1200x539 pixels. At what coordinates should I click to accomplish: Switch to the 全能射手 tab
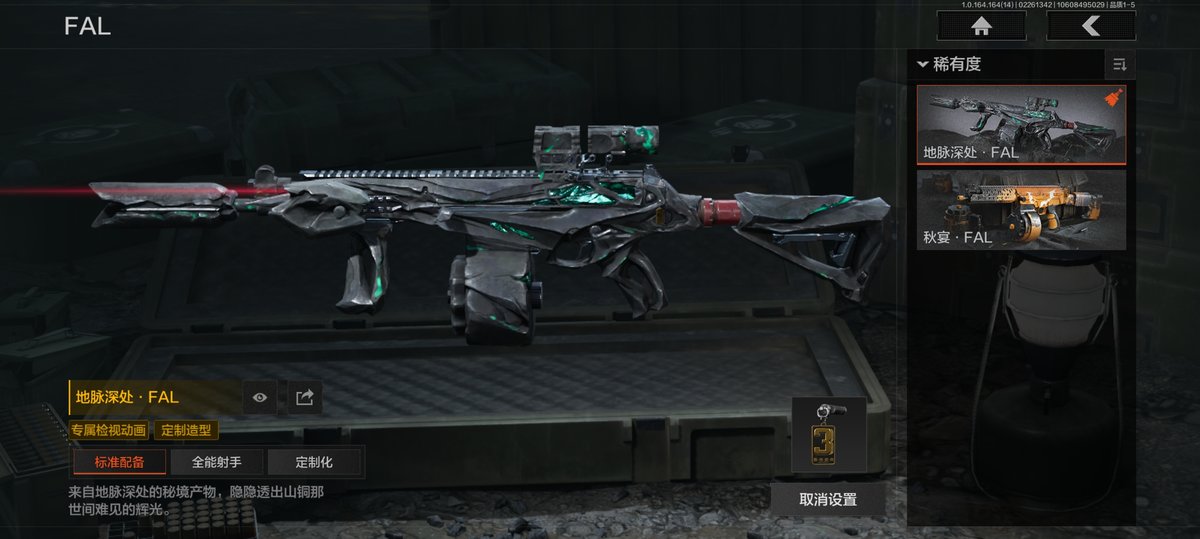(216, 462)
